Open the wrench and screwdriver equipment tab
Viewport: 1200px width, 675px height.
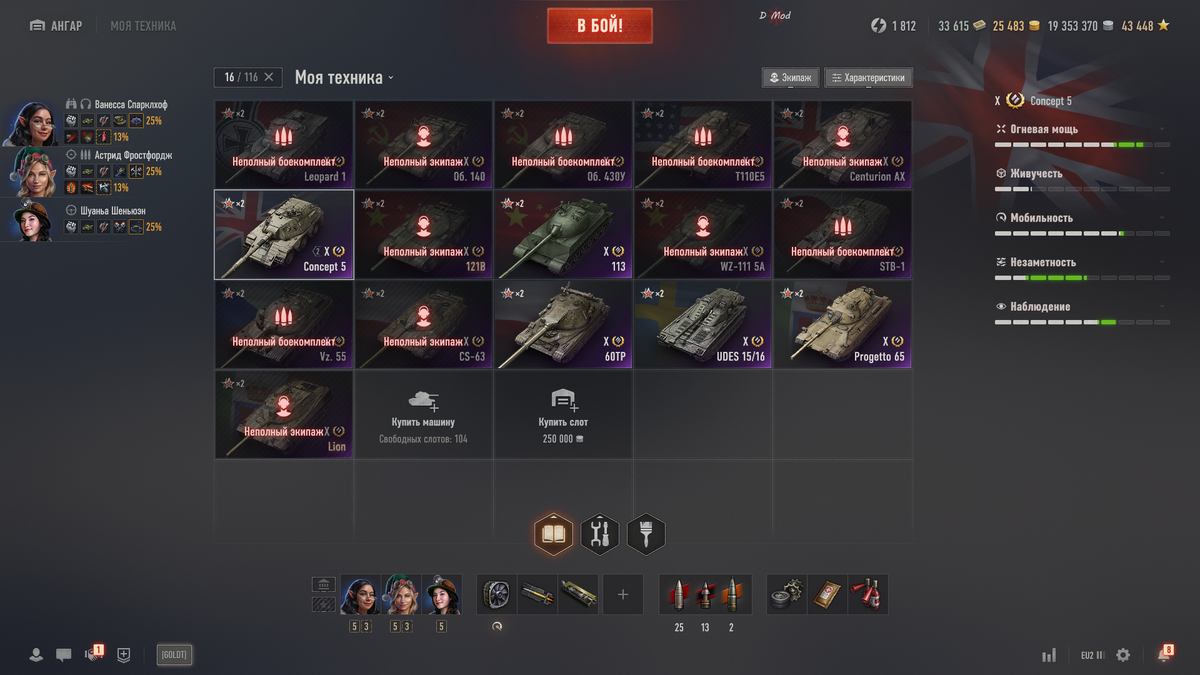pyautogui.click(x=600, y=535)
